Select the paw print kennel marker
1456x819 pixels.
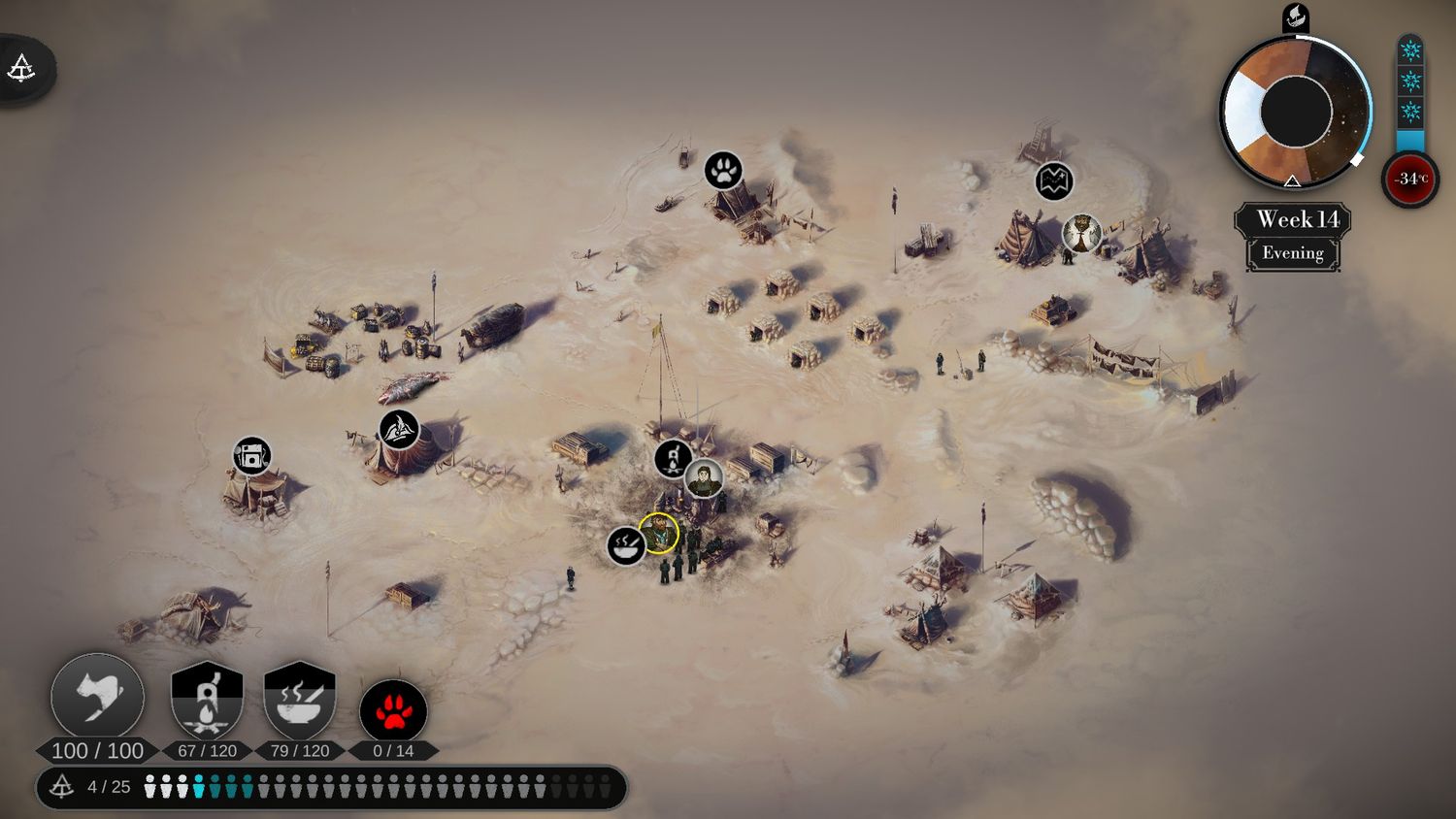[x=723, y=171]
